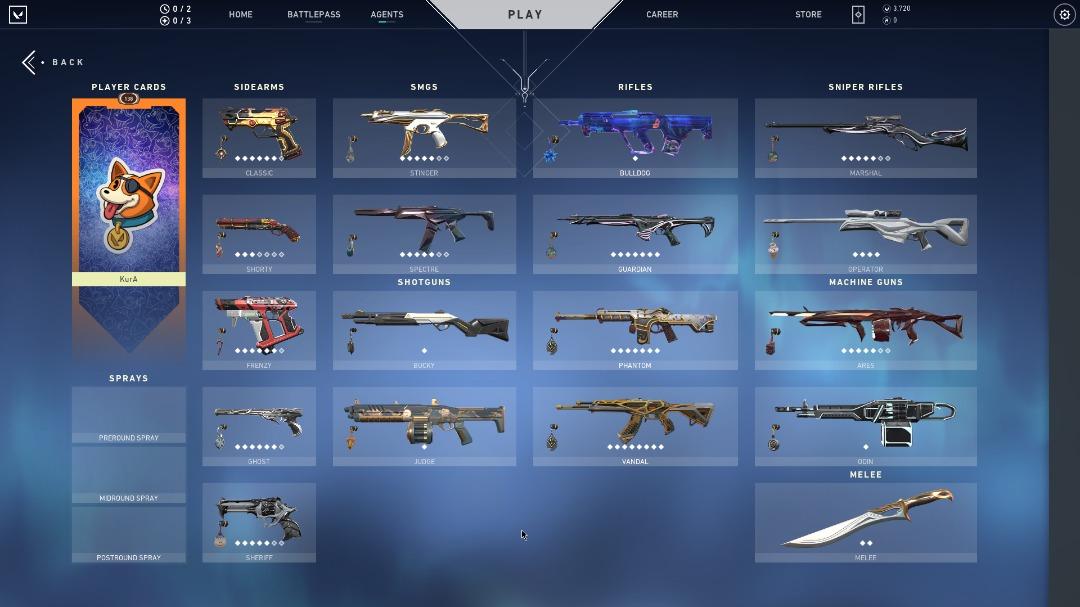Image resolution: width=1080 pixels, height=607 pixels.
Task: Visit the Store
Action: [x=808, y=15]
